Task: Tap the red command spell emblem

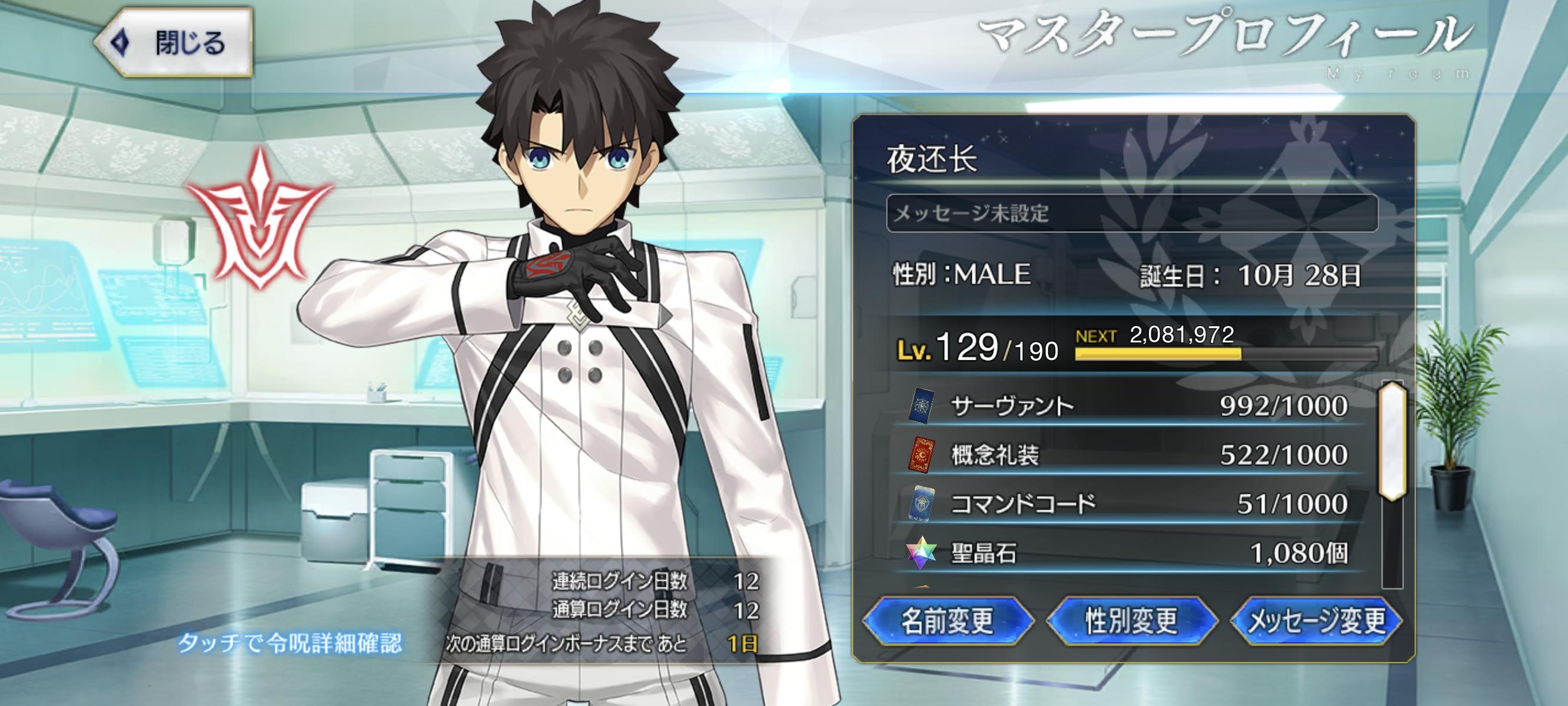Action: click(x=261, y=220)
